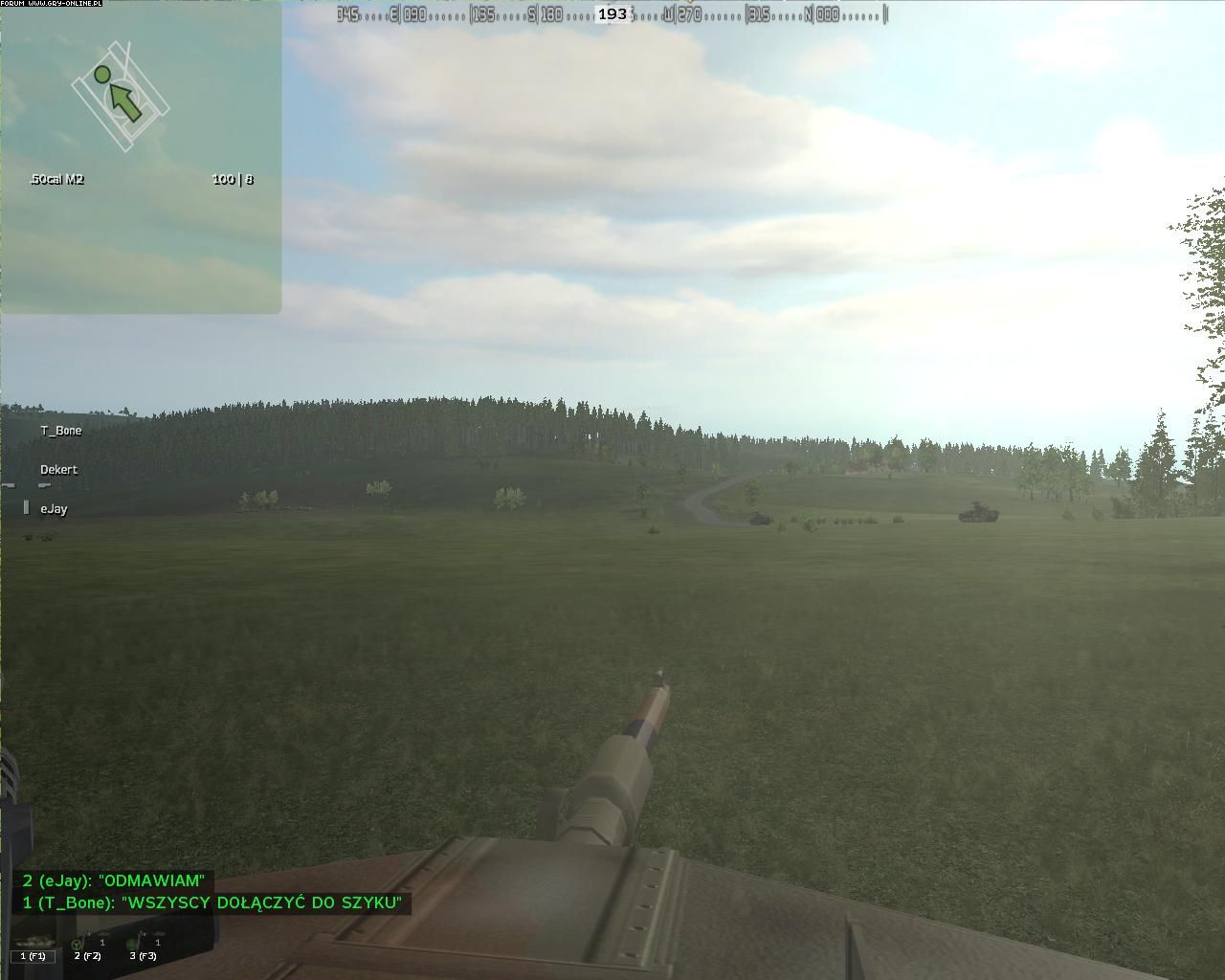The width and height of the screenshot is (1225, 980).
Task: Click eJay in the crew list
Action: click(x=54, y=509)
